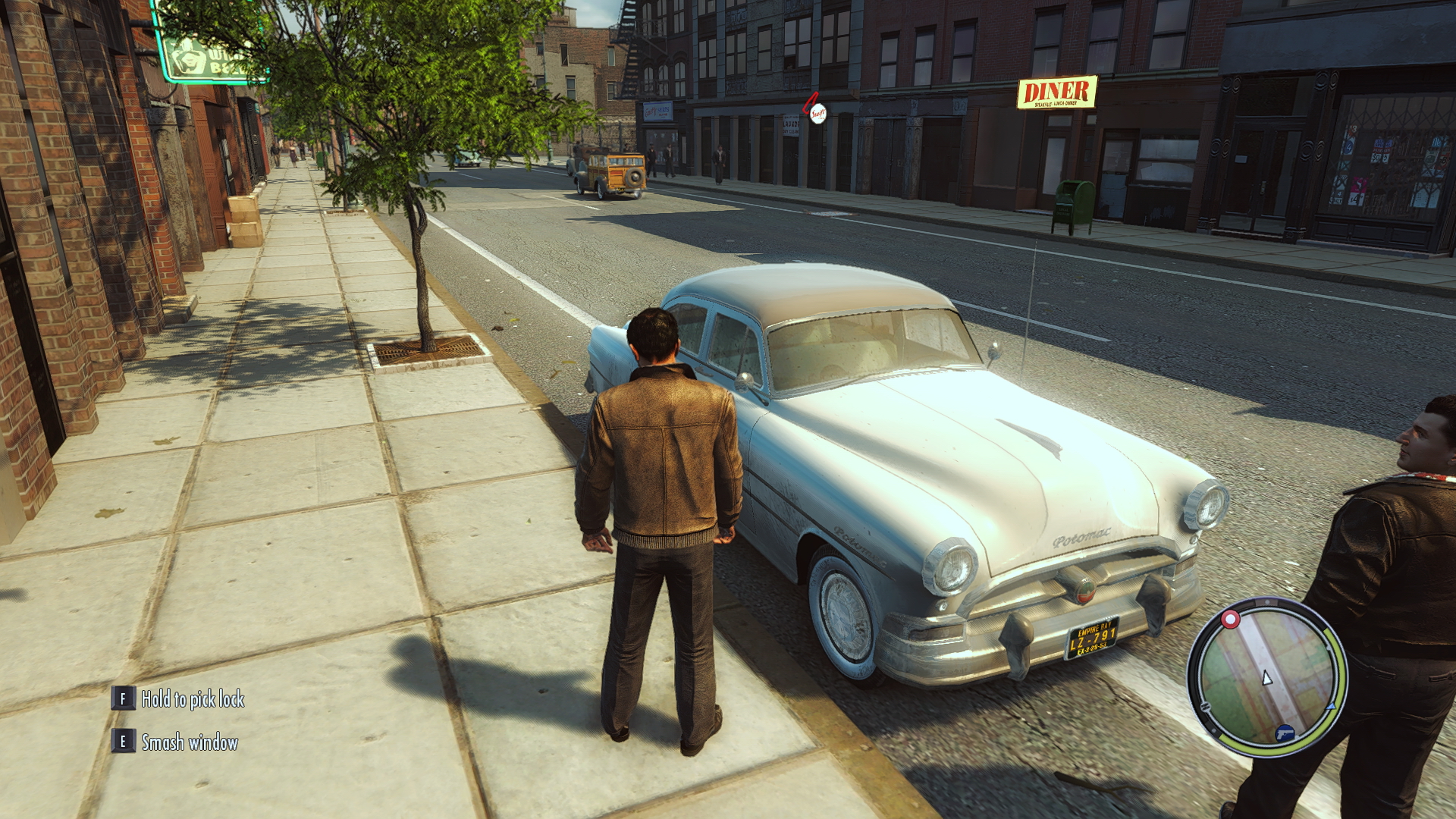The height and width of the screenshot is (819, 1456).
Task: Click the circular minimap
Action: point(1266,676)
